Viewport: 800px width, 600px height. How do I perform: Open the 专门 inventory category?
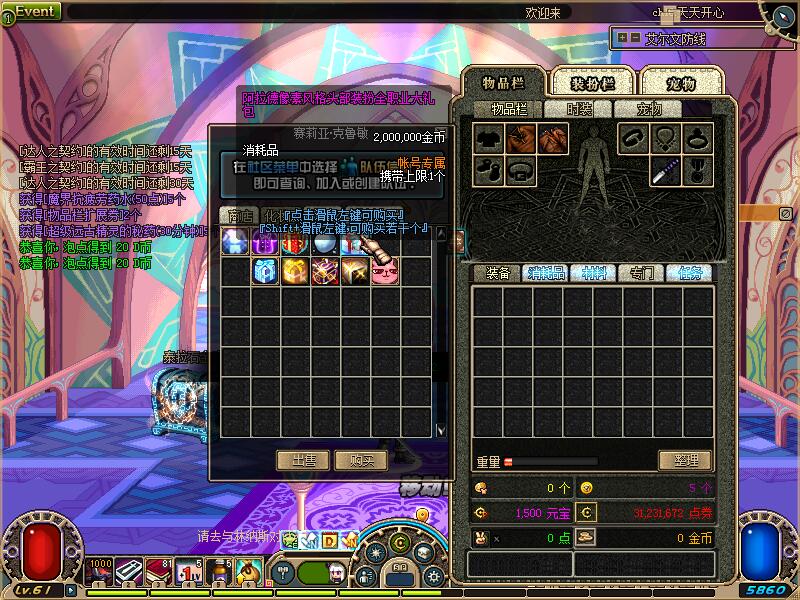(641, 272)
